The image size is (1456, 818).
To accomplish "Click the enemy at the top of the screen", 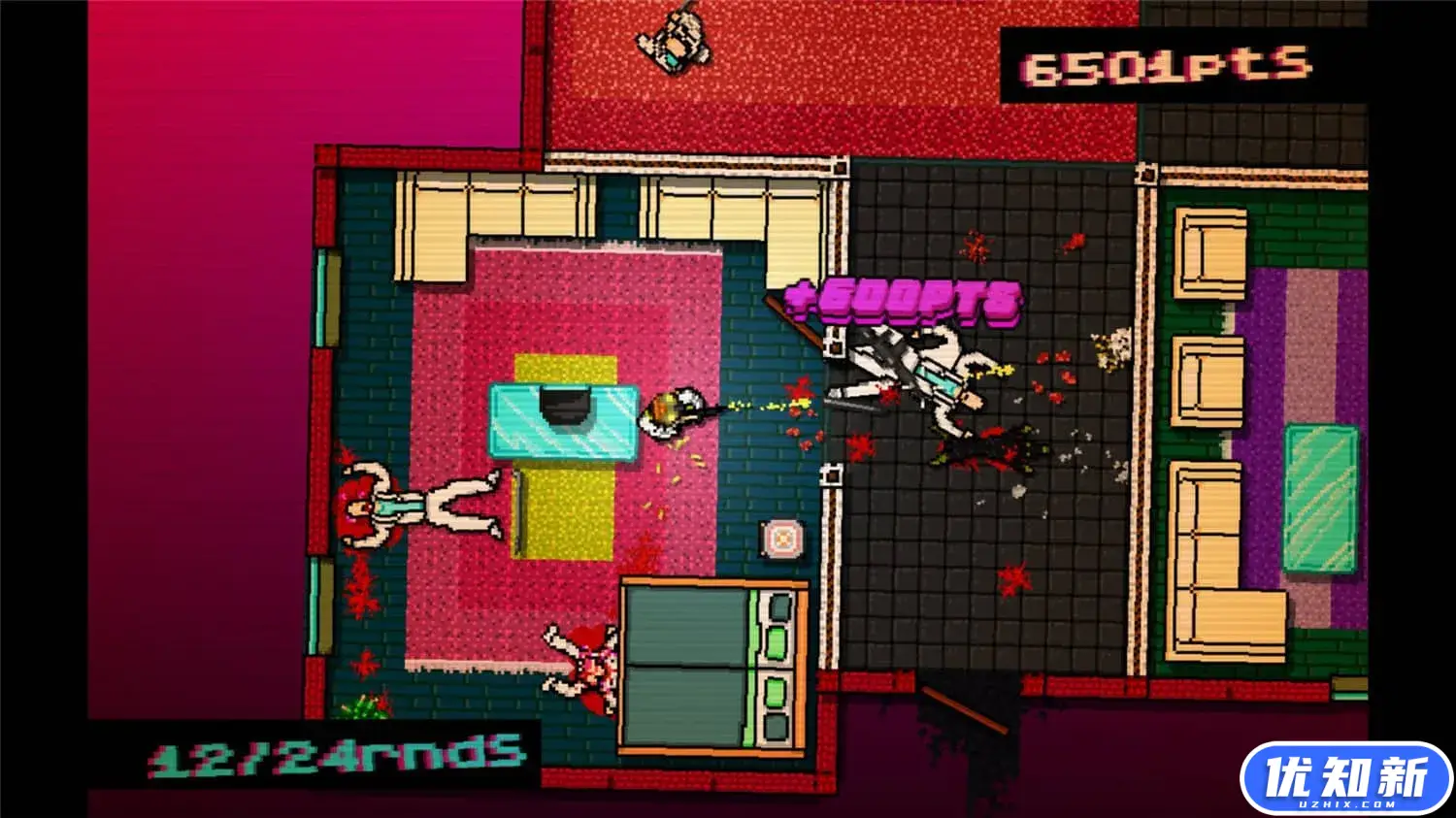I will [x=678, y=41].
